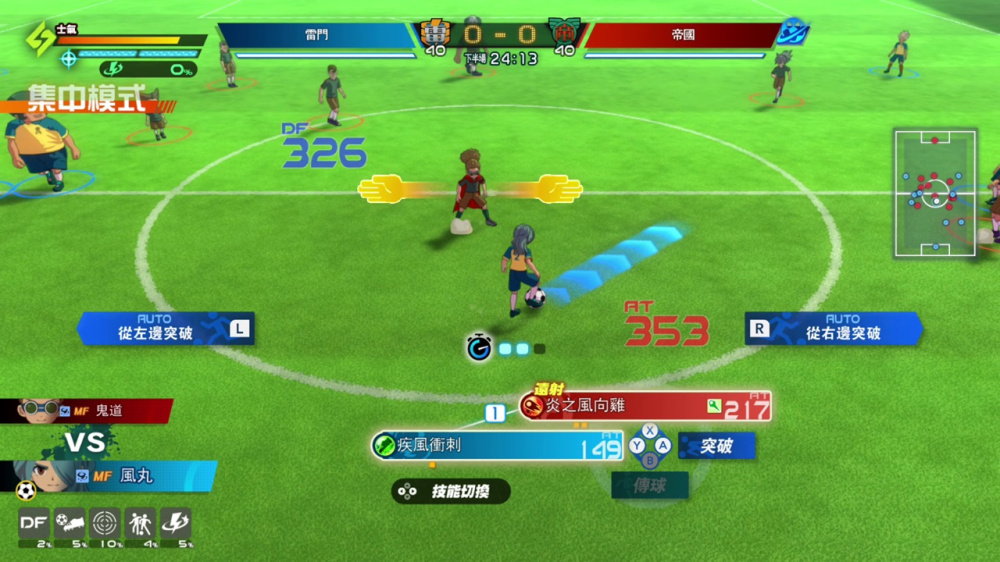
Task: Click the 帝國 team name banner
Action: [683, 35]
